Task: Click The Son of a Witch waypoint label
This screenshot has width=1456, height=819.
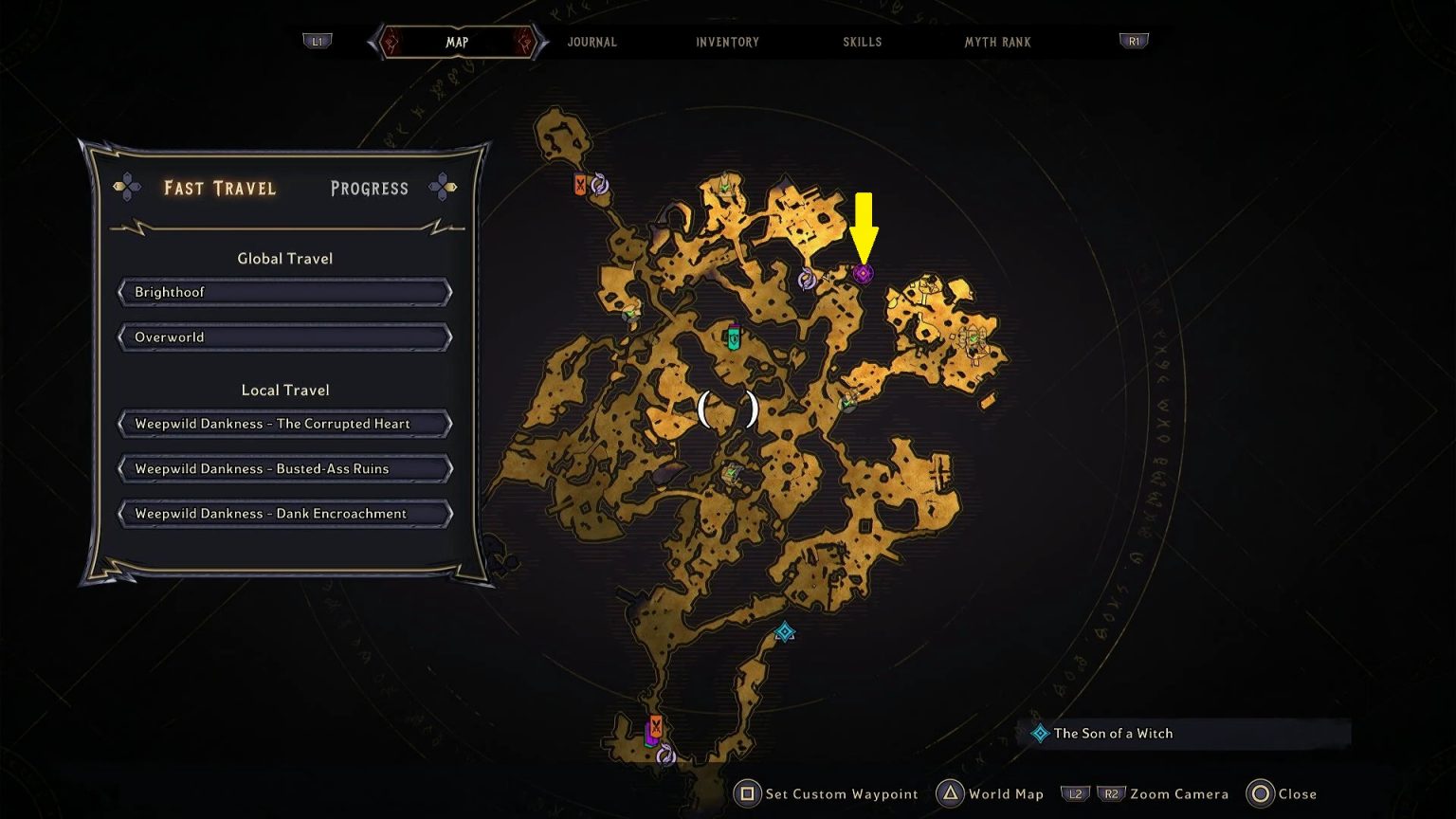Action: [1114, 733]
